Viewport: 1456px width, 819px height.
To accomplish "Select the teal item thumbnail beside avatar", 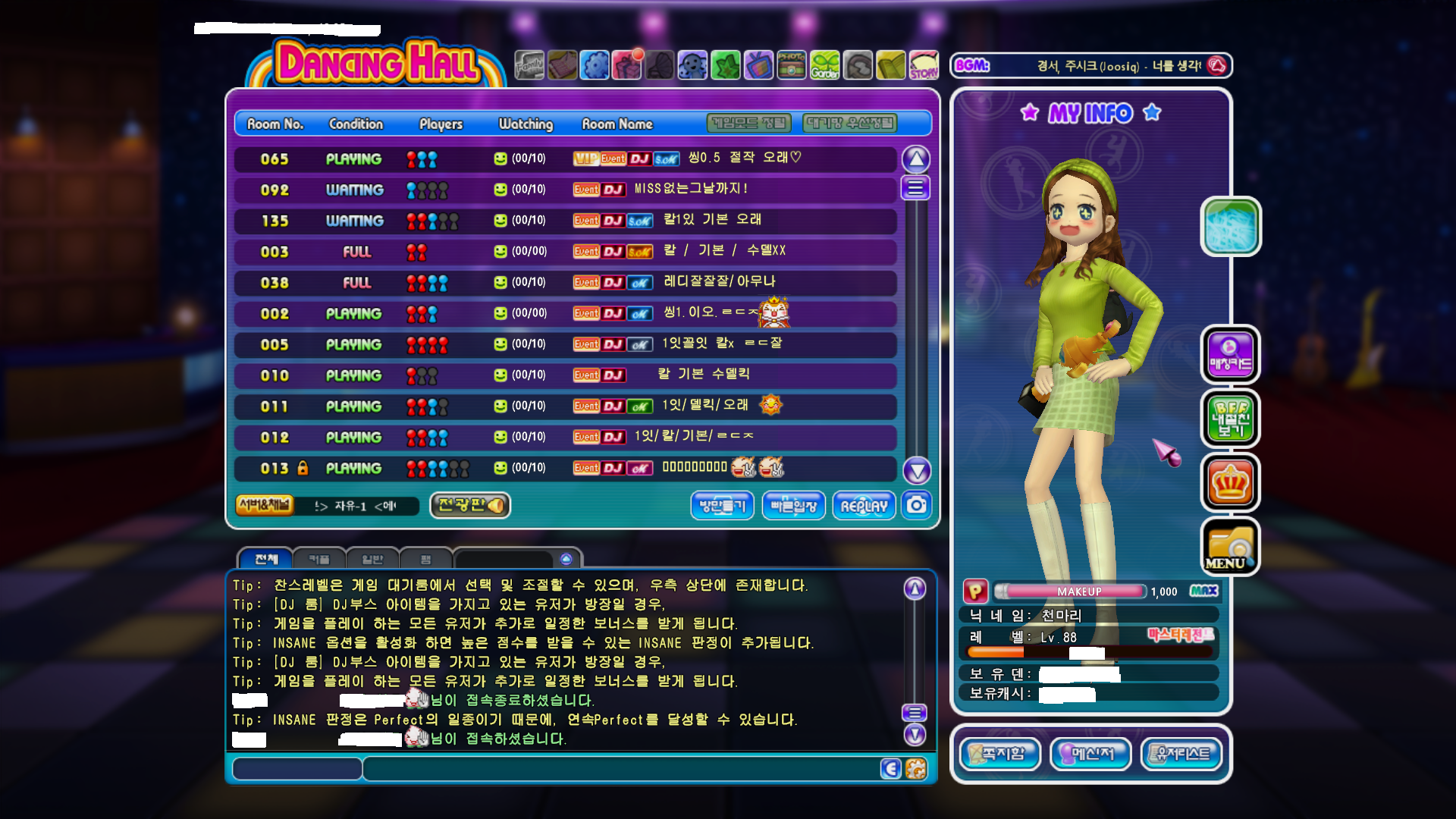I will tap(1230, 226).
